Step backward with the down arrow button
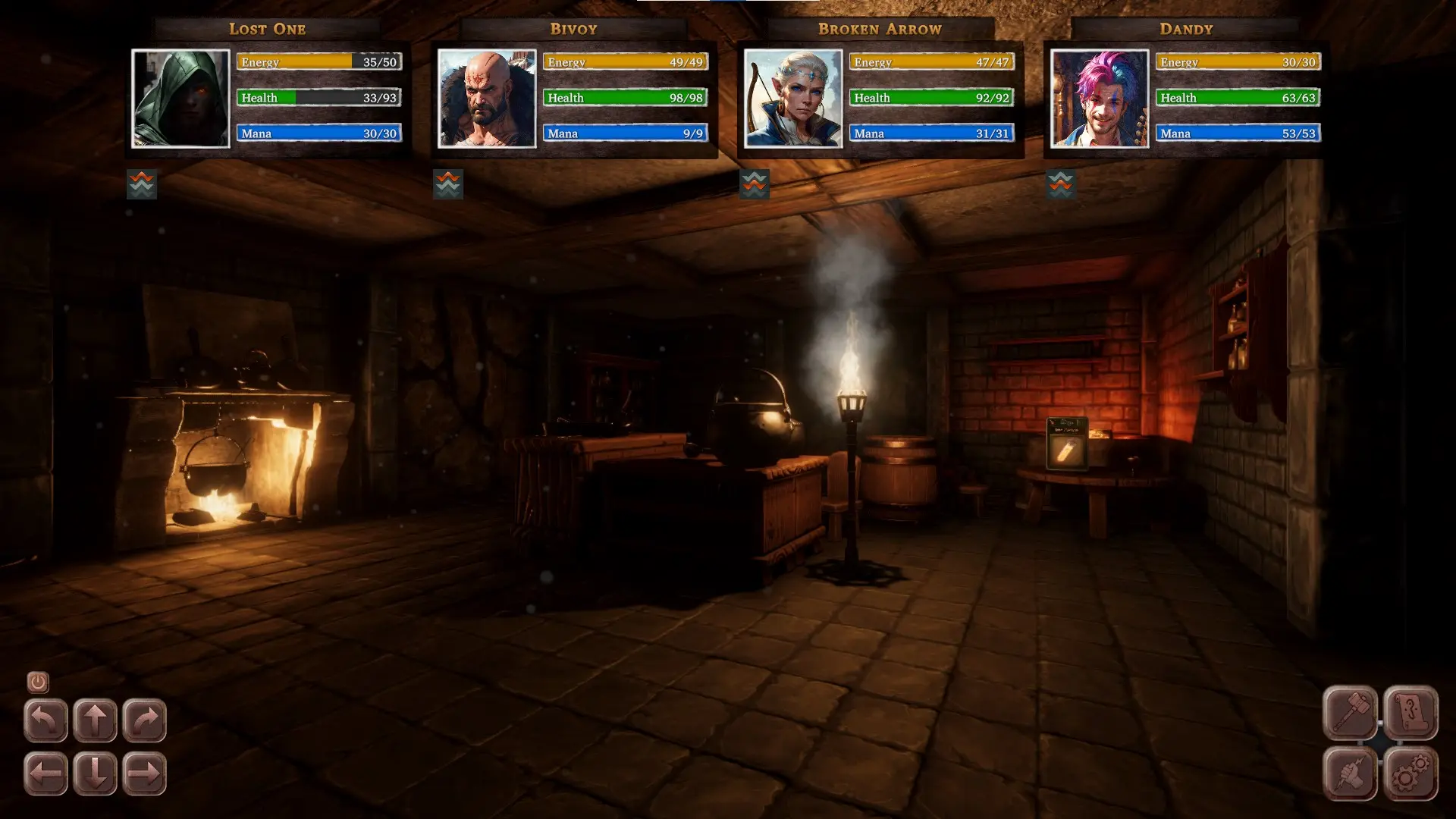The image size is (1456, 819). [x=95, y=773]
